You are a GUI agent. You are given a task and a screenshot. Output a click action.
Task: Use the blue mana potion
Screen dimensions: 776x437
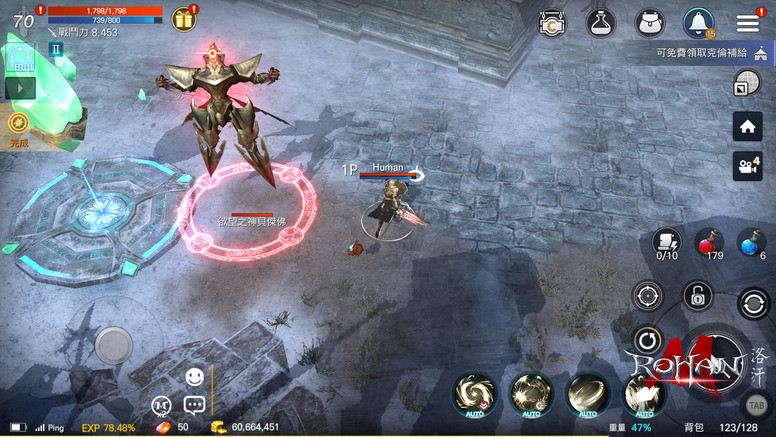point(752,242)
